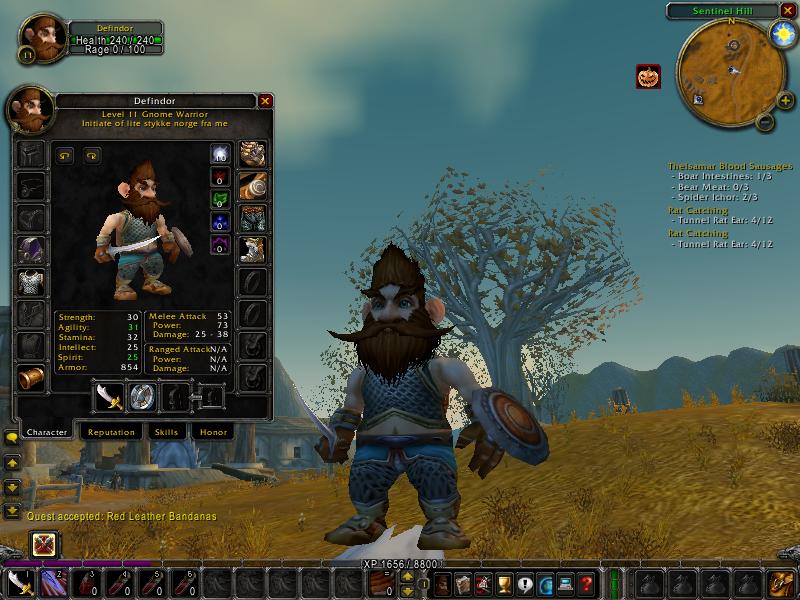
Task: Close the Defindor character panel
Action: coord(265,101)
